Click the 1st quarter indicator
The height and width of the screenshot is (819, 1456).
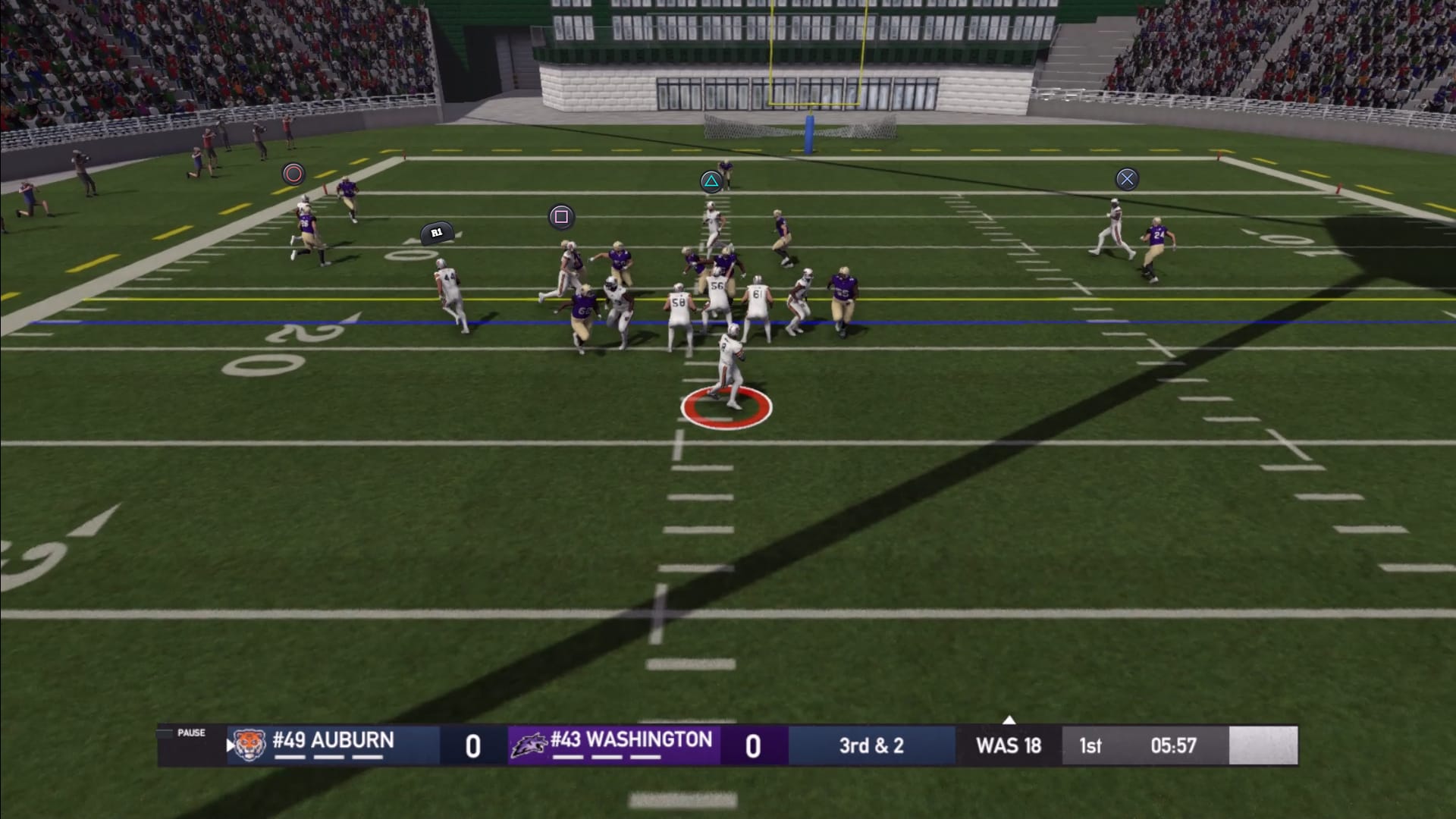(1090, 745)
